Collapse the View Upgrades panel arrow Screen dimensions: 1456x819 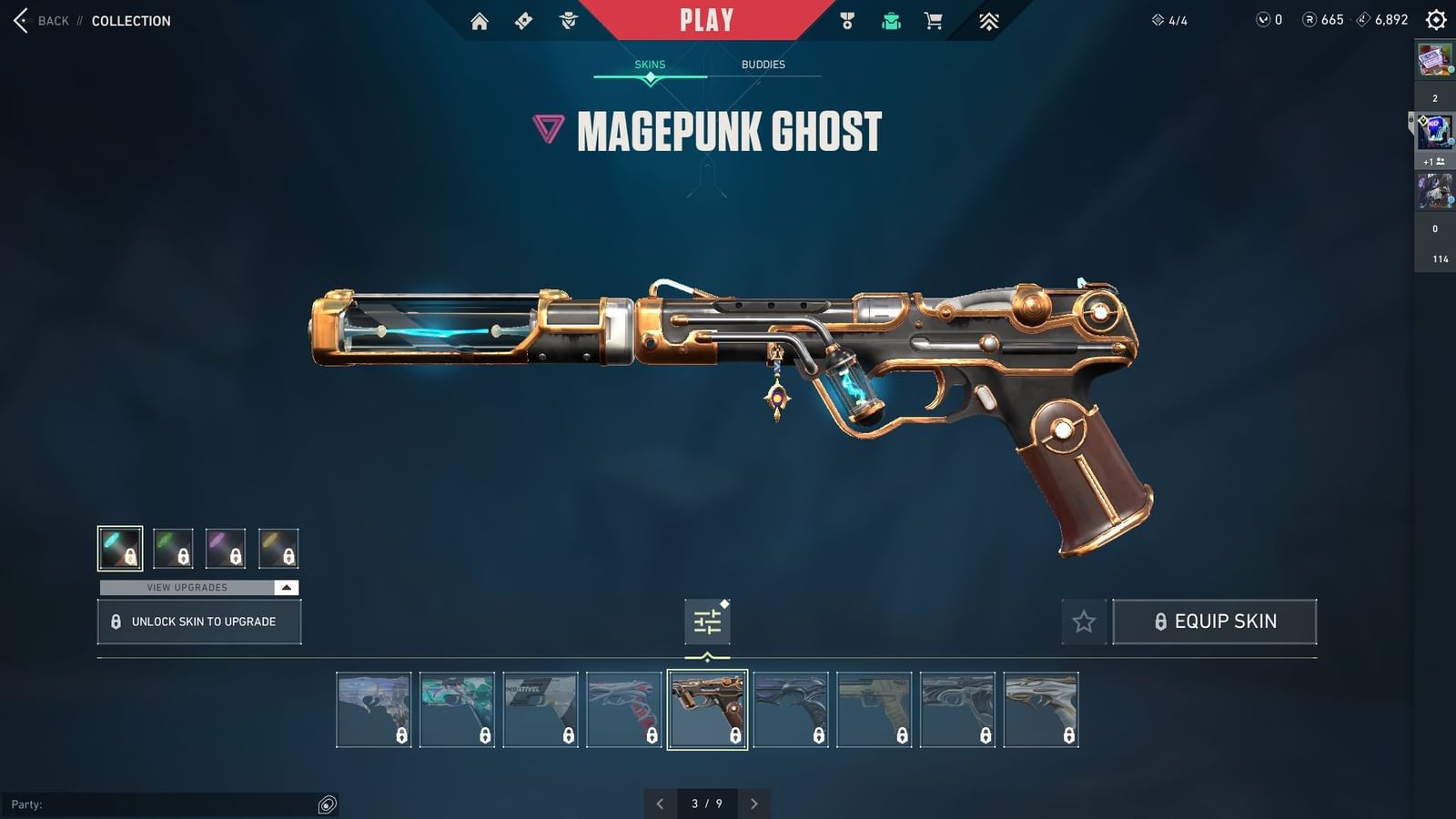(x=285, y=587)
